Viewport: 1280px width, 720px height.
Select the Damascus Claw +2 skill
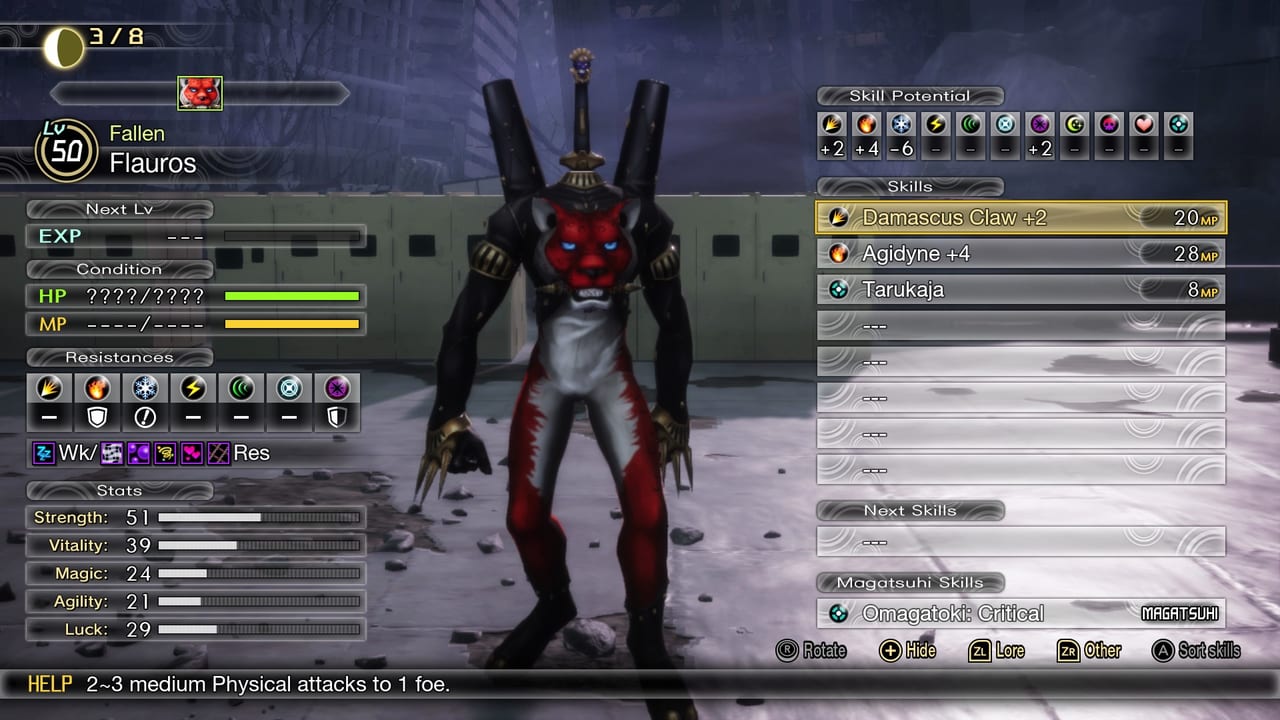click(1020, 217)
